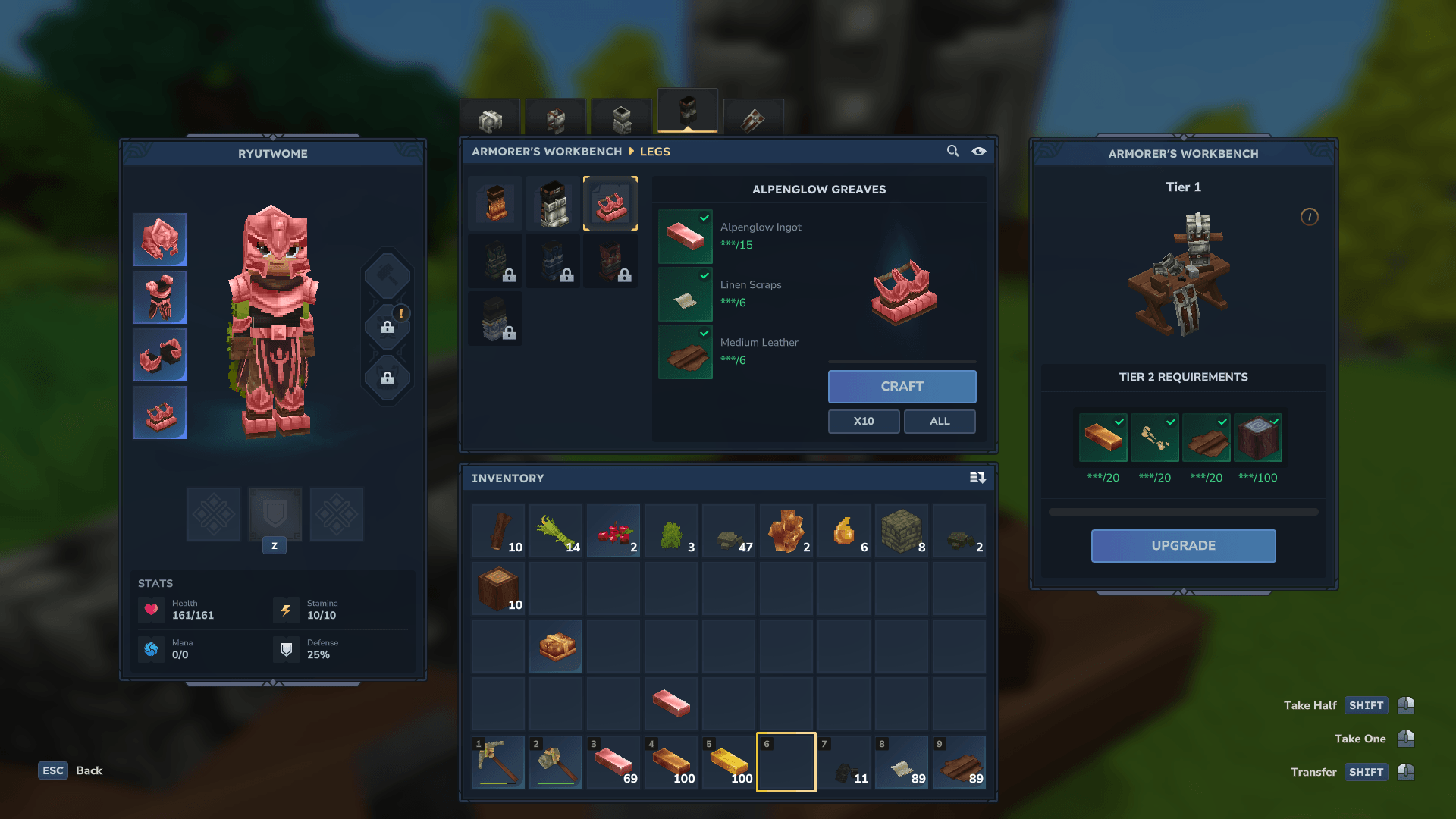The width and height of the screenshot is (1456, 819).
Task: Select the Alpenglow Ingot stack of 69
Action: click(613, 761)
